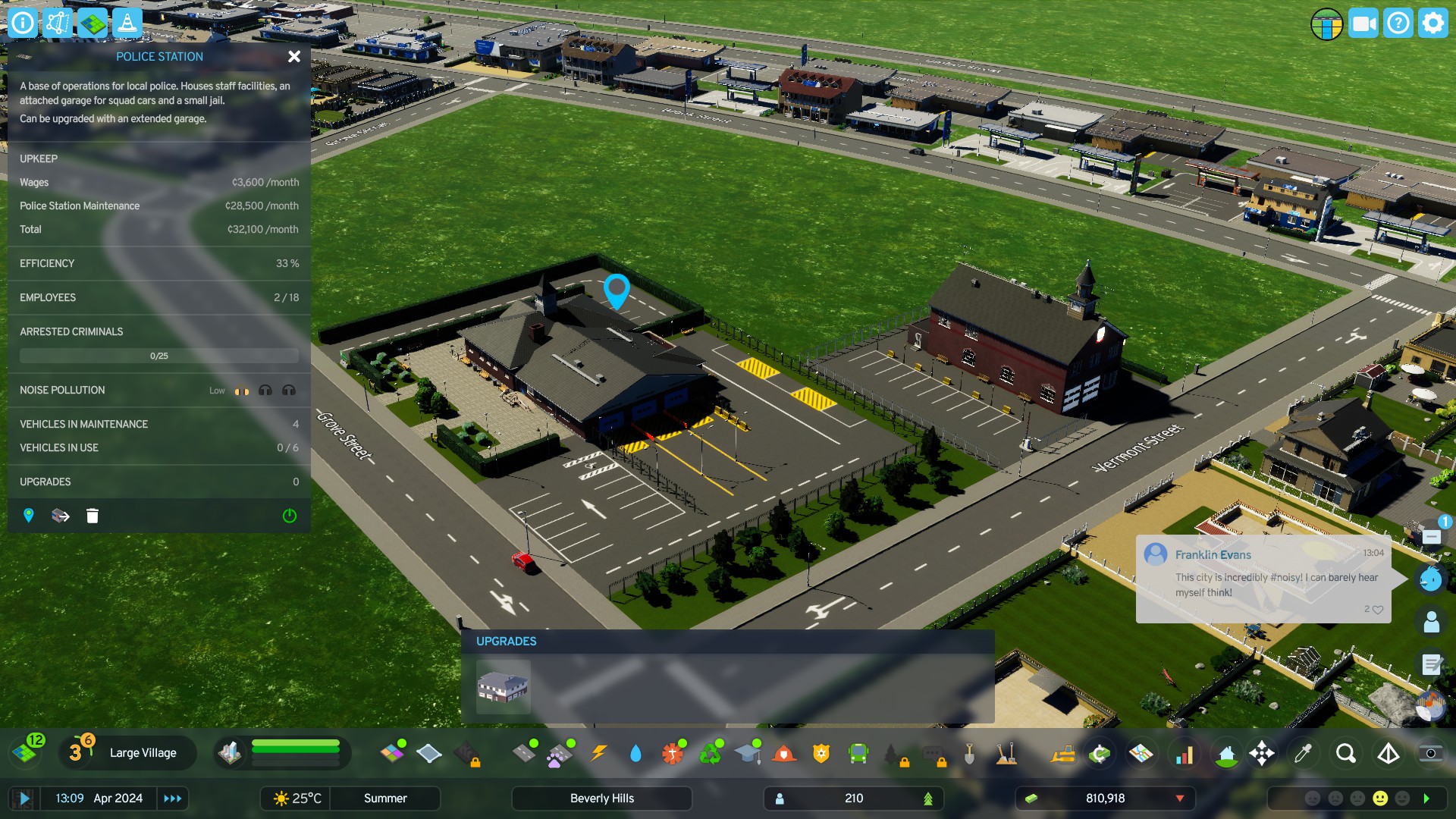Expand the Large Village milestone progress

click(x=142, y=753)
